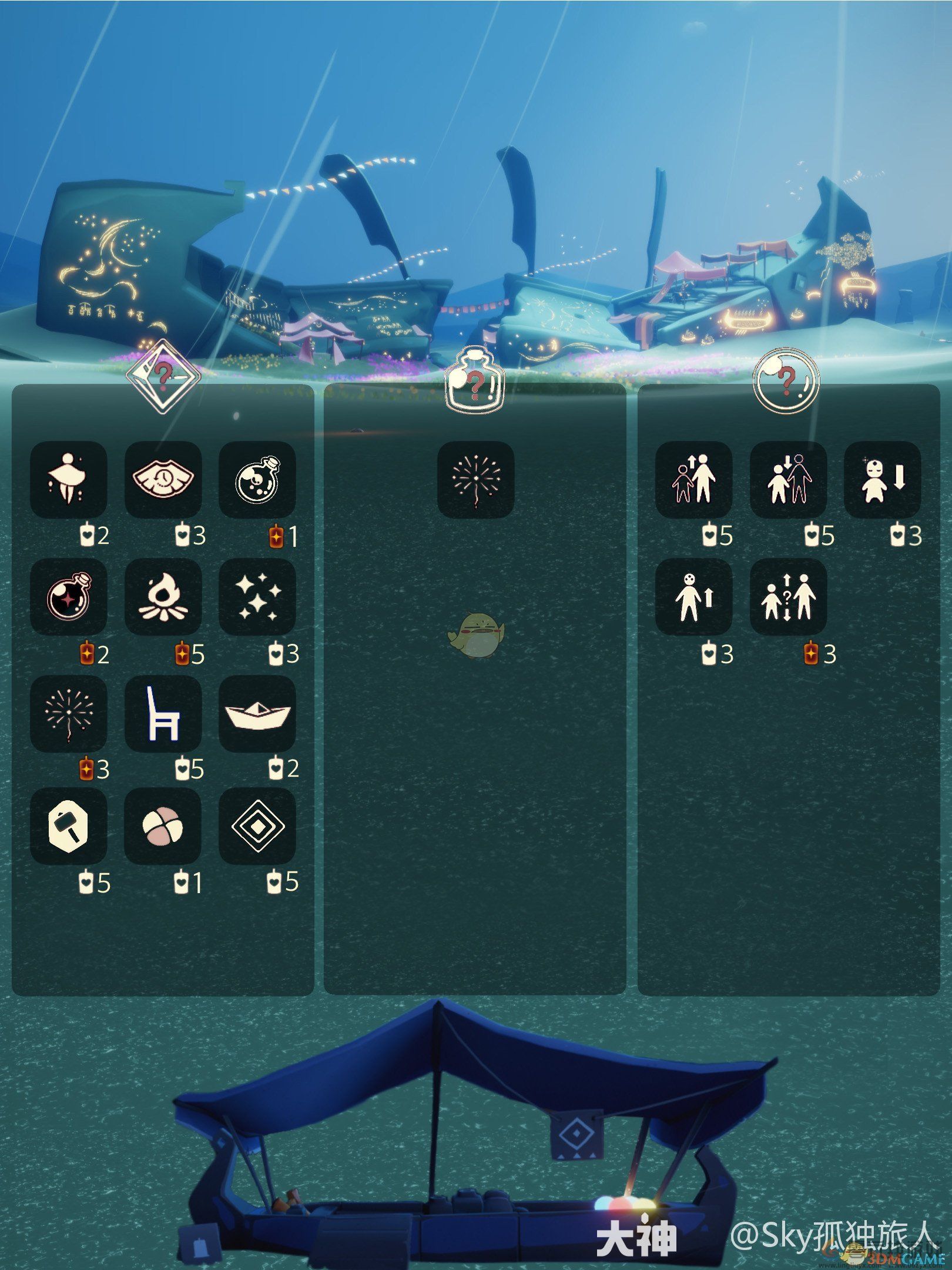The height and width of the screenshot is (1270, 952).
Task: Select the random height question-mark spell
Action: click(x=788, y=596)
